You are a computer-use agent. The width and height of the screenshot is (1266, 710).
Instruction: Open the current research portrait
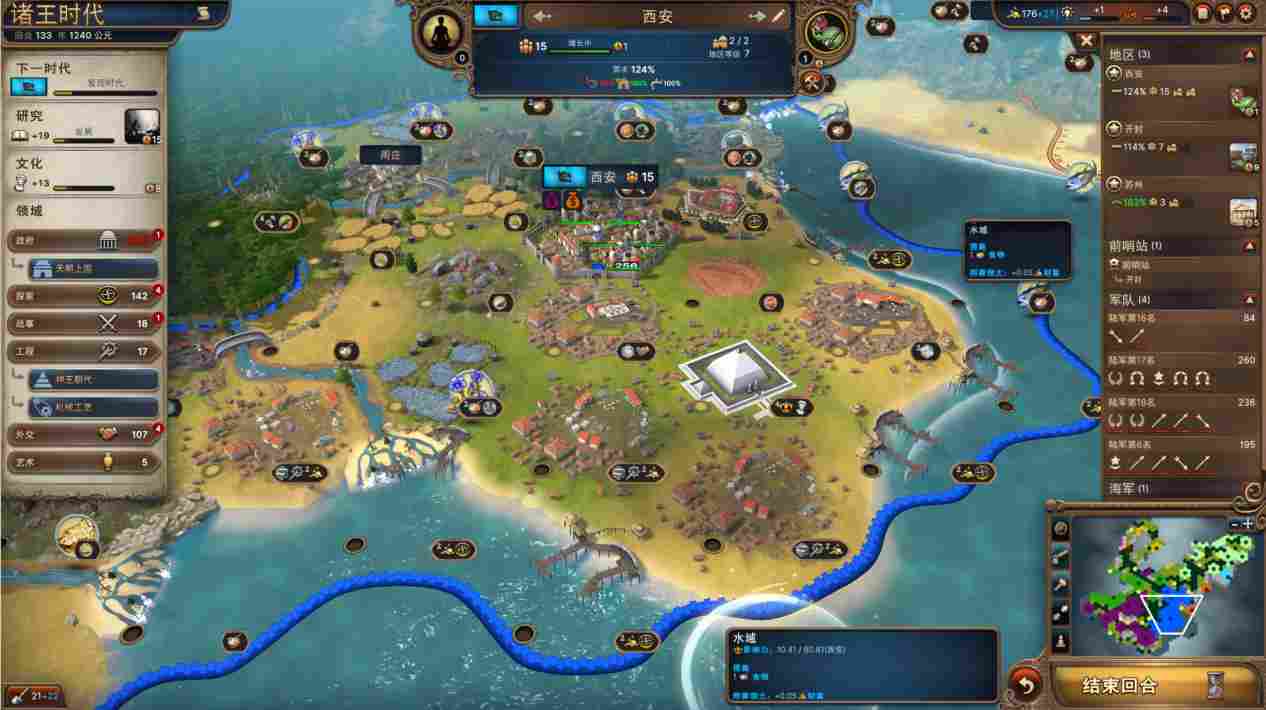(x=142, y=126)
